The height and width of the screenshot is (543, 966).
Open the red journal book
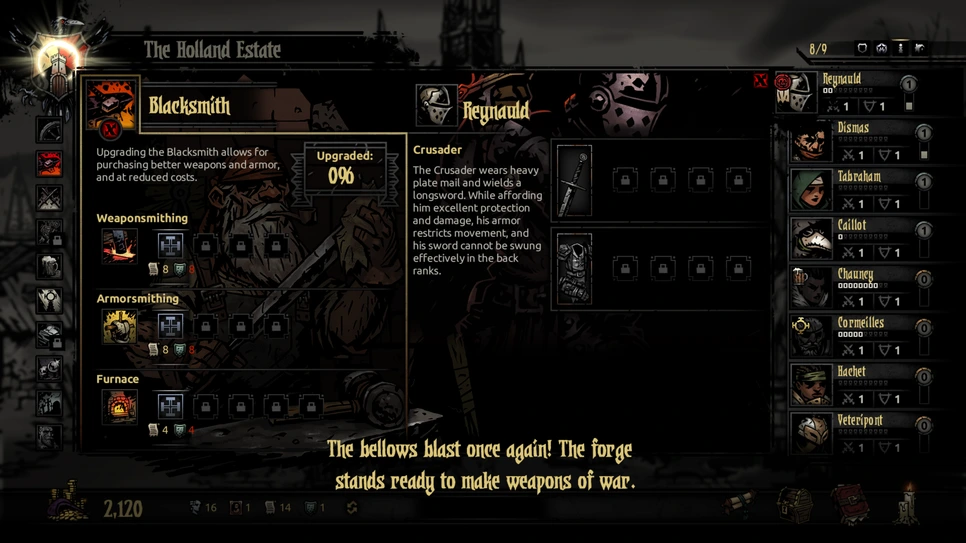click(851, 503)
